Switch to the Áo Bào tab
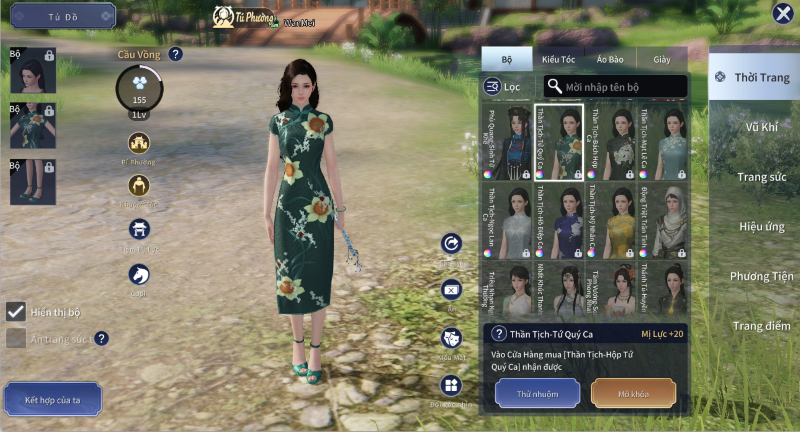The height and width of the screenshot is (432, 800). [610, 59]
